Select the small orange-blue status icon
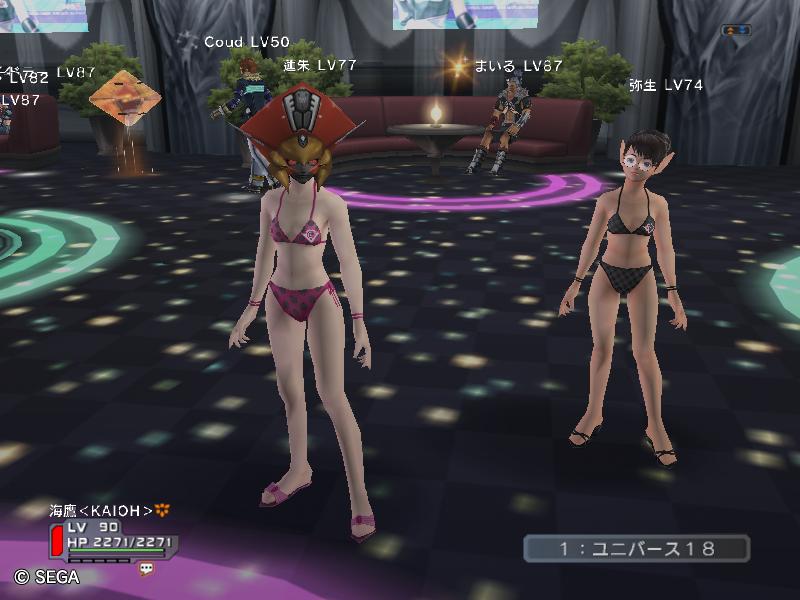Image resolution: width=800 pixels, height=600 pixels. point(736,30)
